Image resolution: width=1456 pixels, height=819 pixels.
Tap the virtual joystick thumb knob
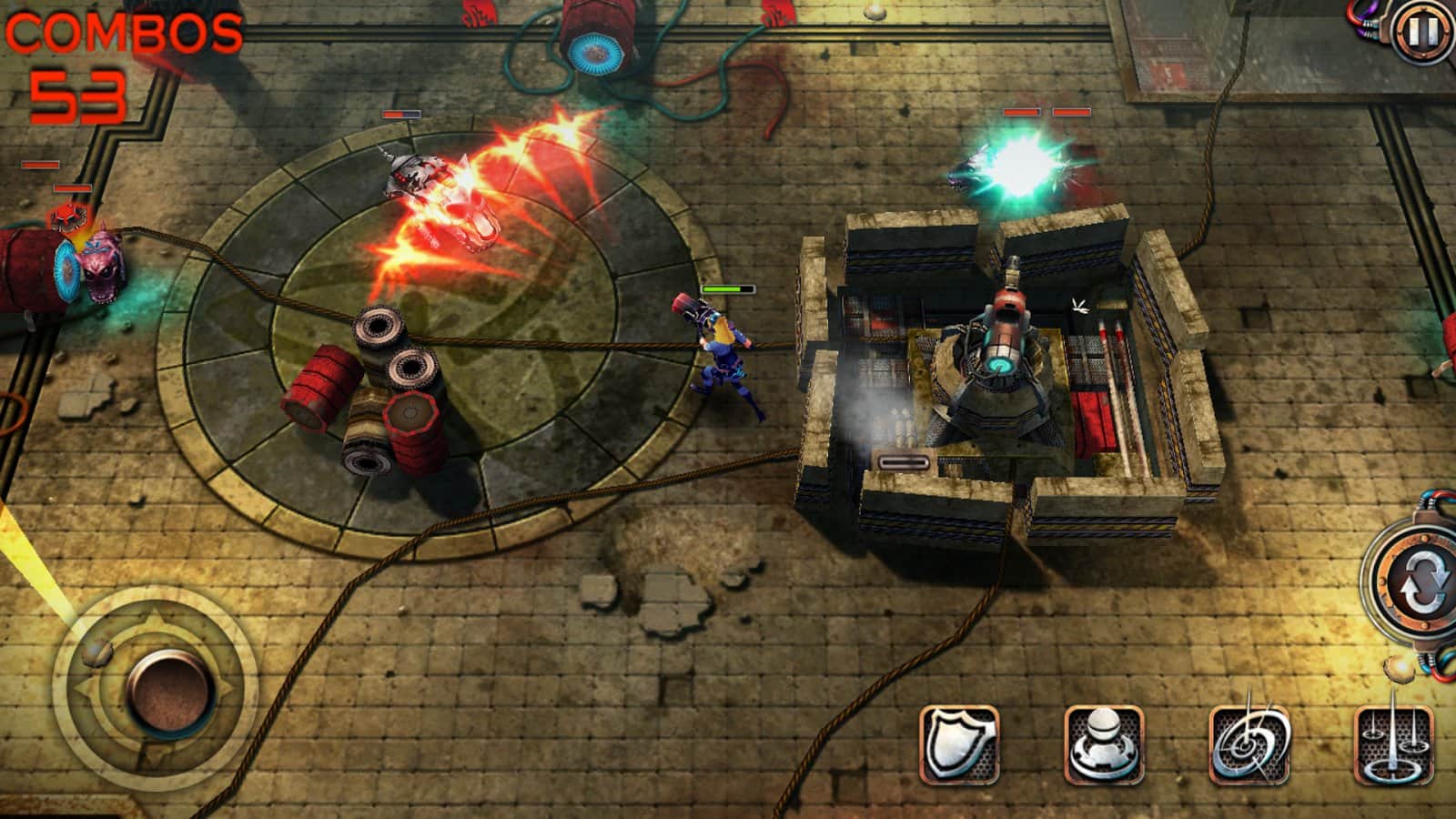coord(171,687)
